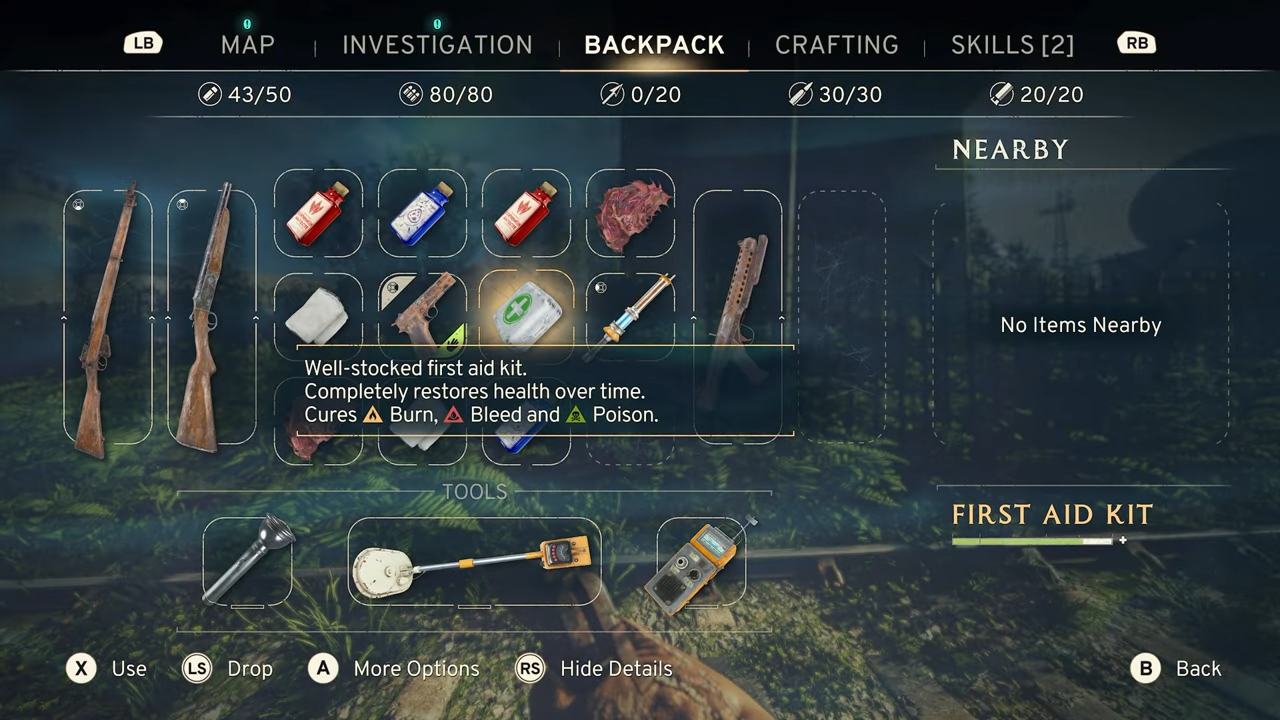Select the bolt-action rifle slot
Image resolution: width=1280 pixels, height=720 pixels.
(107, 316)
